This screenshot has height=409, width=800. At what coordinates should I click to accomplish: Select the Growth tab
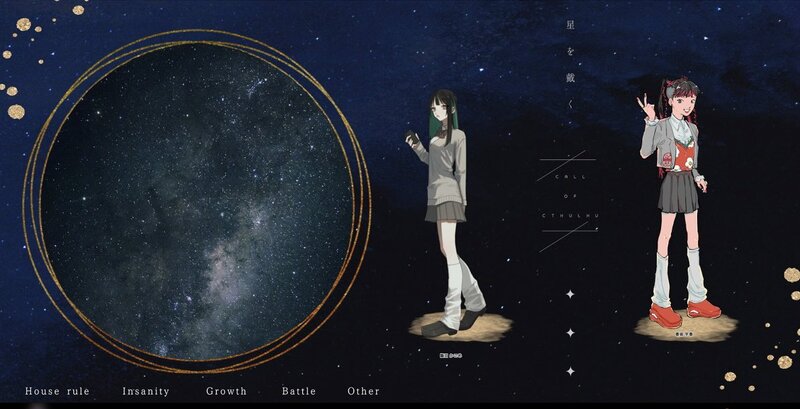pyautogui.click(x=226, y=391)
